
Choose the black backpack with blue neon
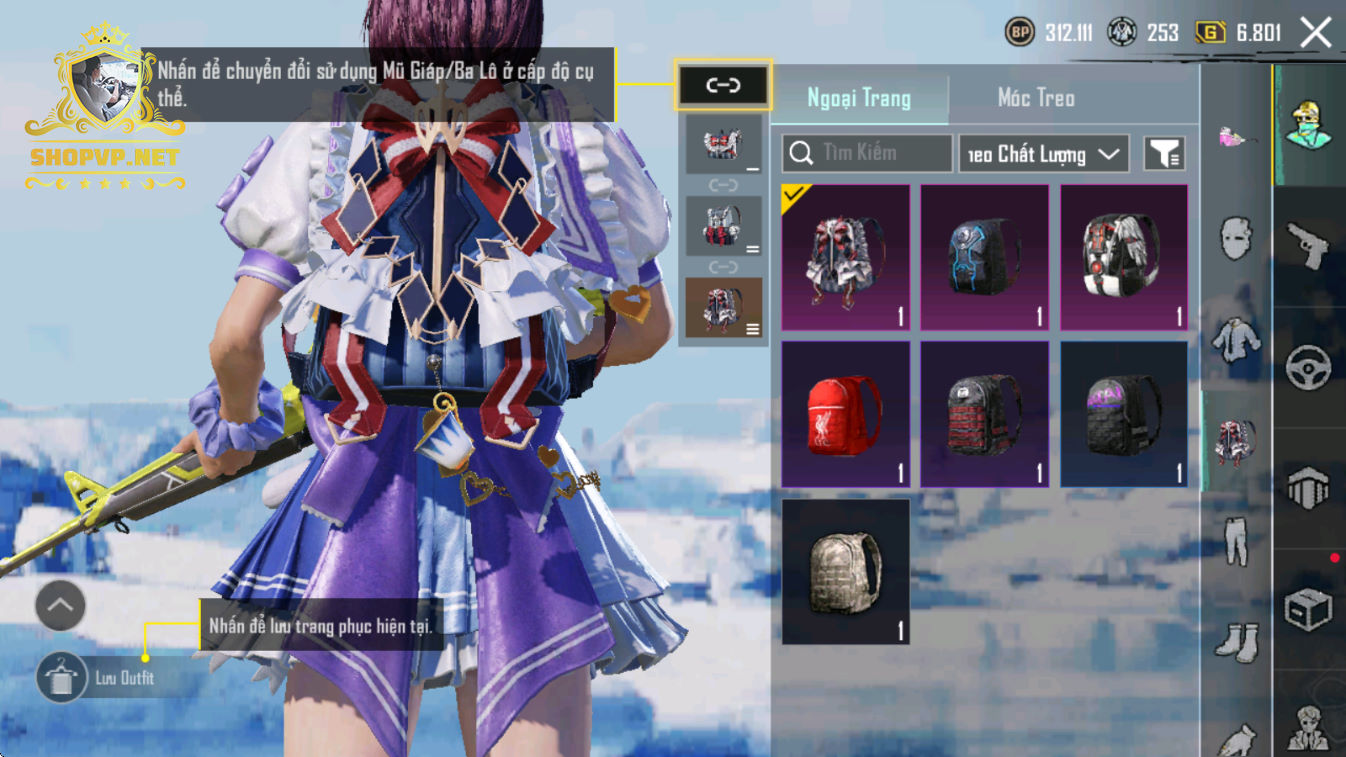(x=985, y=257)
